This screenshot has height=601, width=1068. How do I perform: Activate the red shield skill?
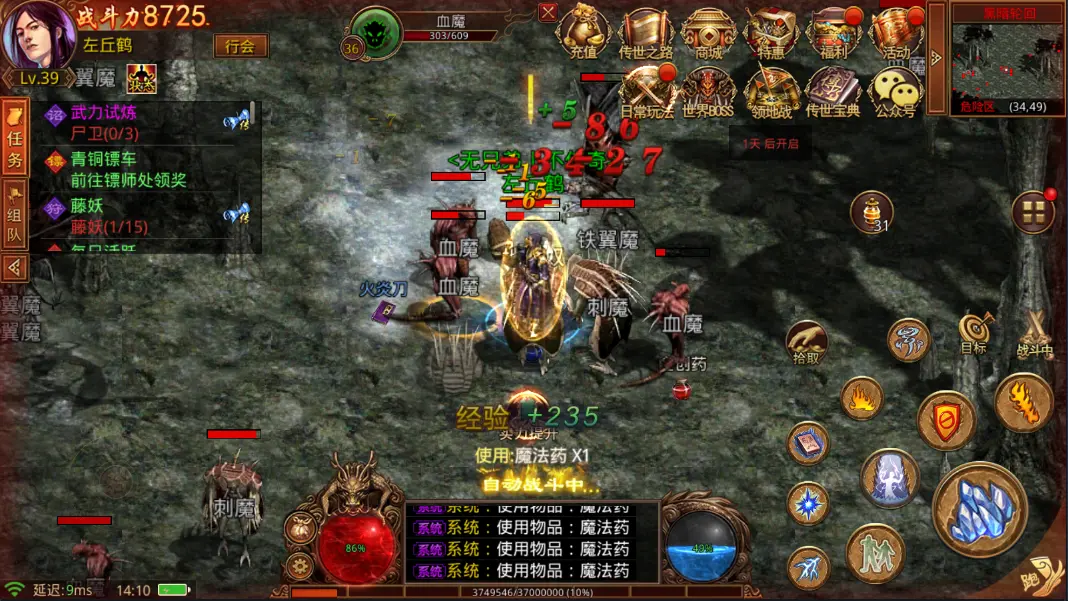click(x=946, y=422)
